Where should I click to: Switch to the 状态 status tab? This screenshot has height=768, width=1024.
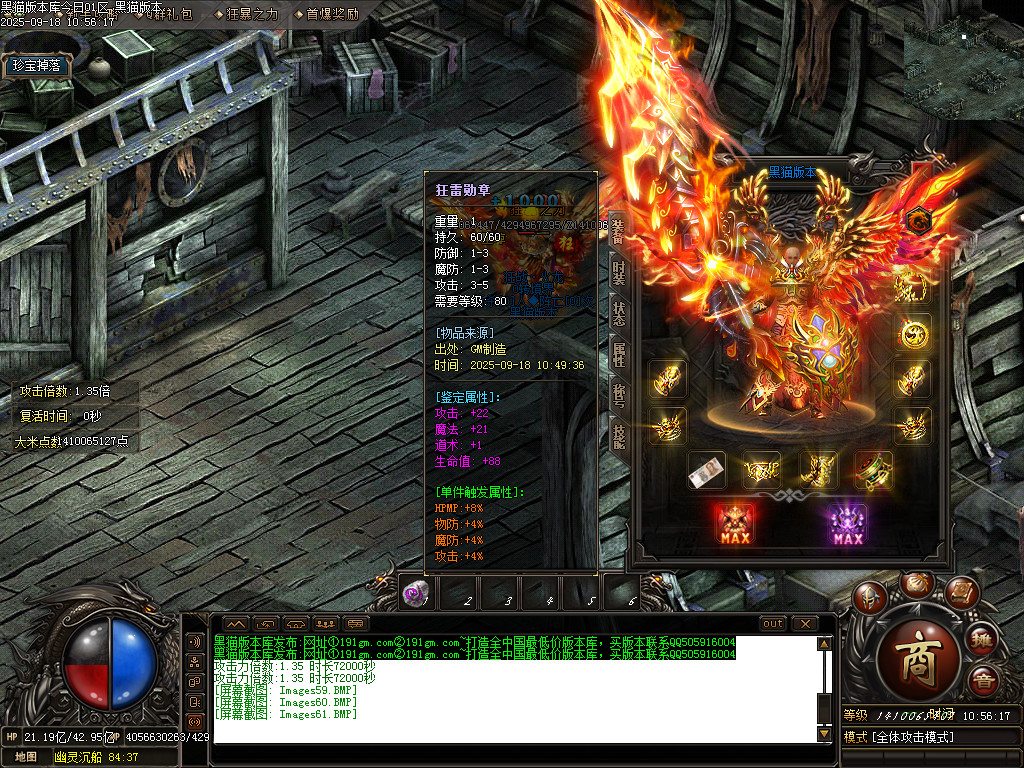click(619, 311)
